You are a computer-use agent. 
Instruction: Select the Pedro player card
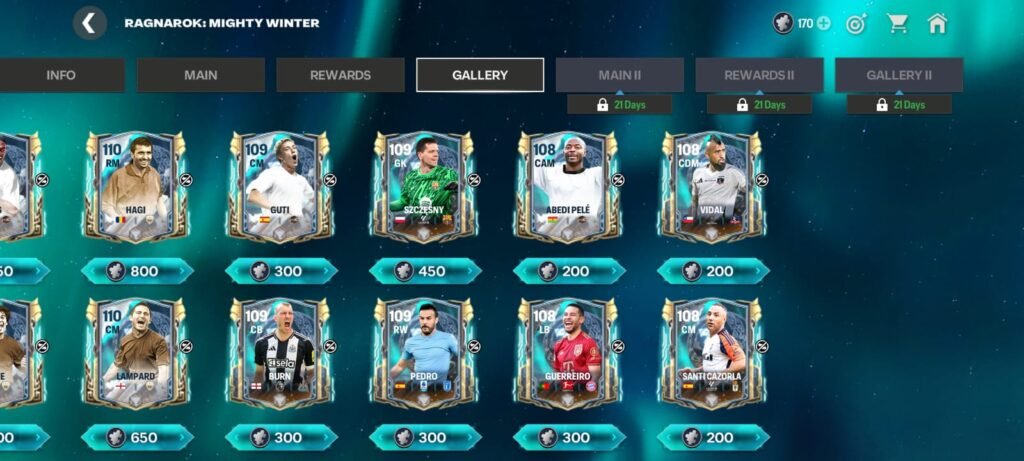pos(423,353)
